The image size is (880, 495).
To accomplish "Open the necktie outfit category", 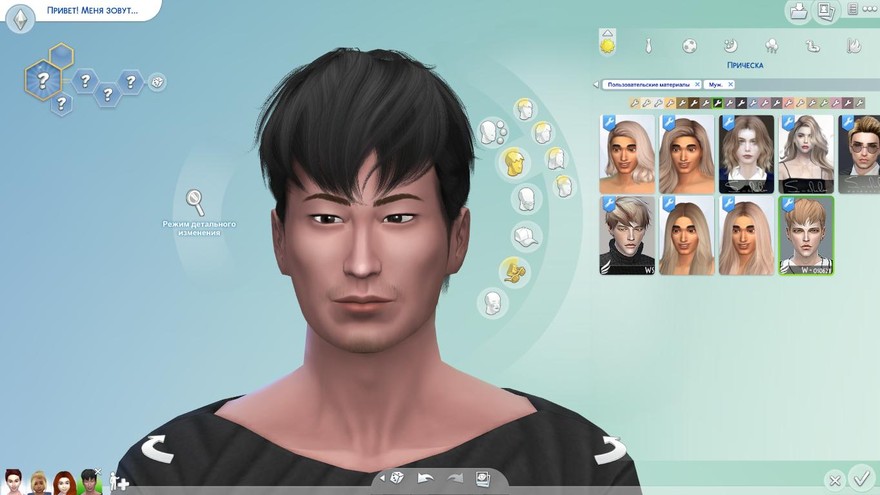I will (x=649, y=46).
